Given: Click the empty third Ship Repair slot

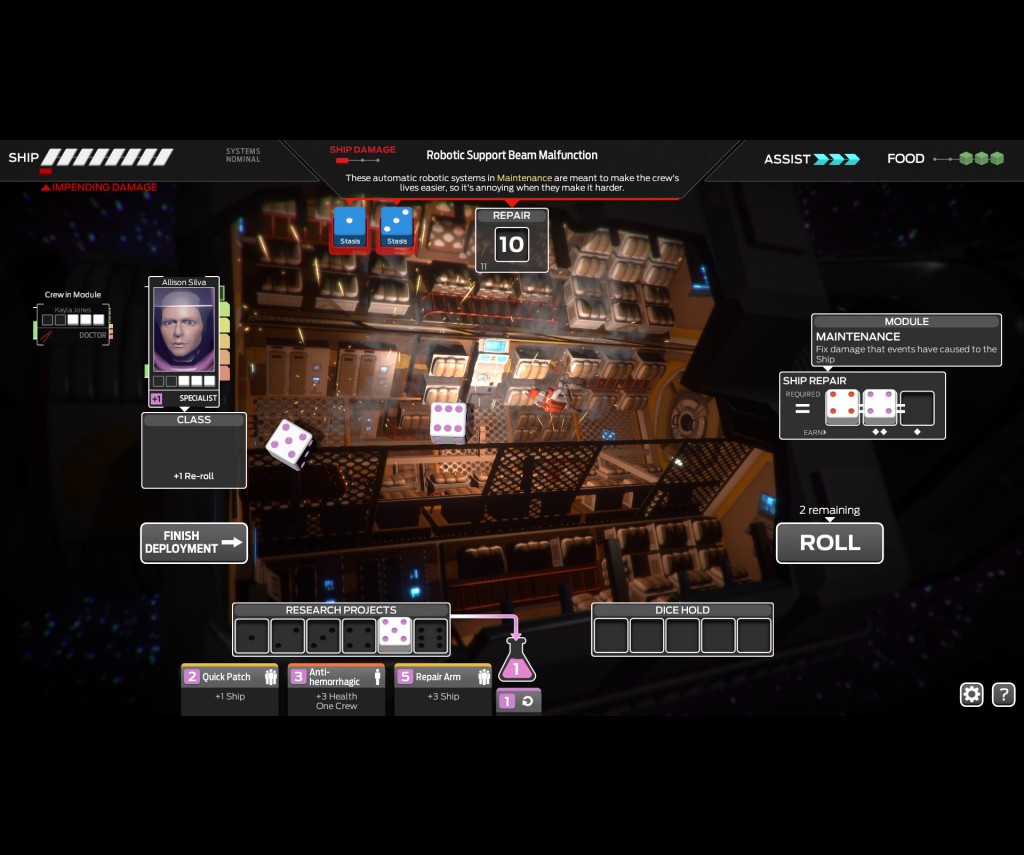Looking at the screenshot, I should [x=917, y=407].
